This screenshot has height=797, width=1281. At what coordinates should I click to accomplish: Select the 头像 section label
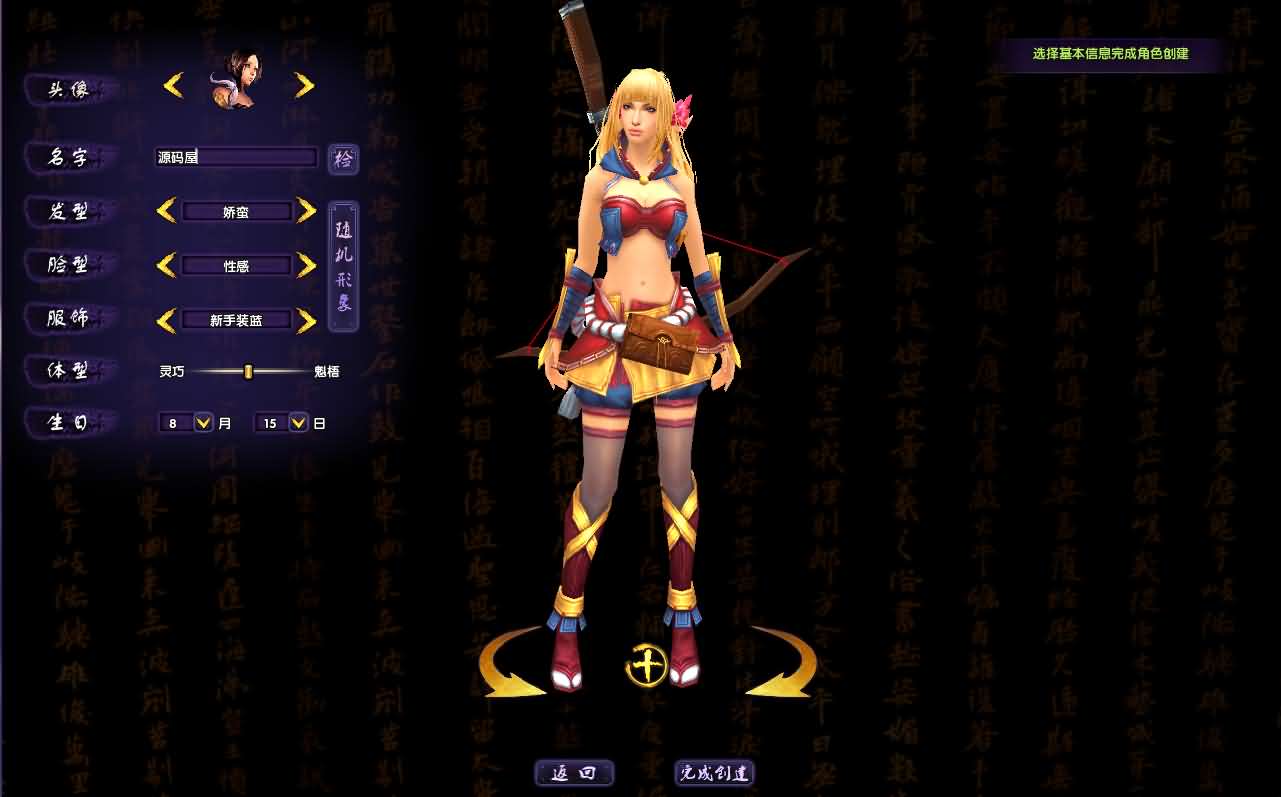(67, 89)
